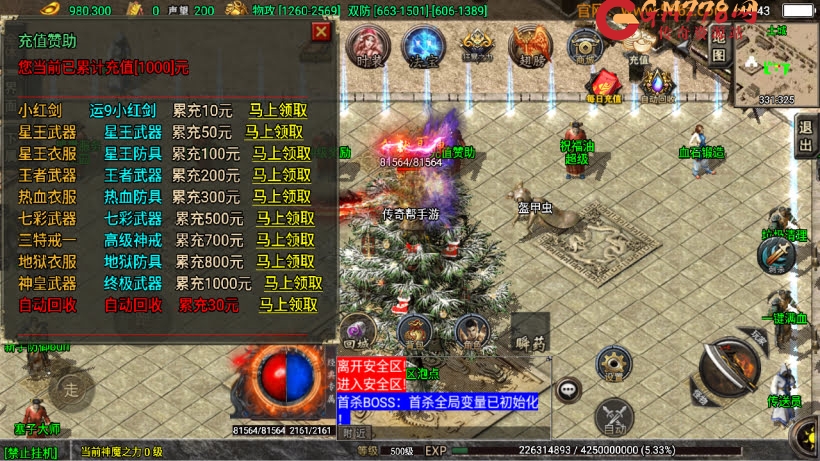Claim the 累充100元 星王衣服 reward
Image resolution: width=820 pixels, height=461 pixels.
(x=281, y=153)
